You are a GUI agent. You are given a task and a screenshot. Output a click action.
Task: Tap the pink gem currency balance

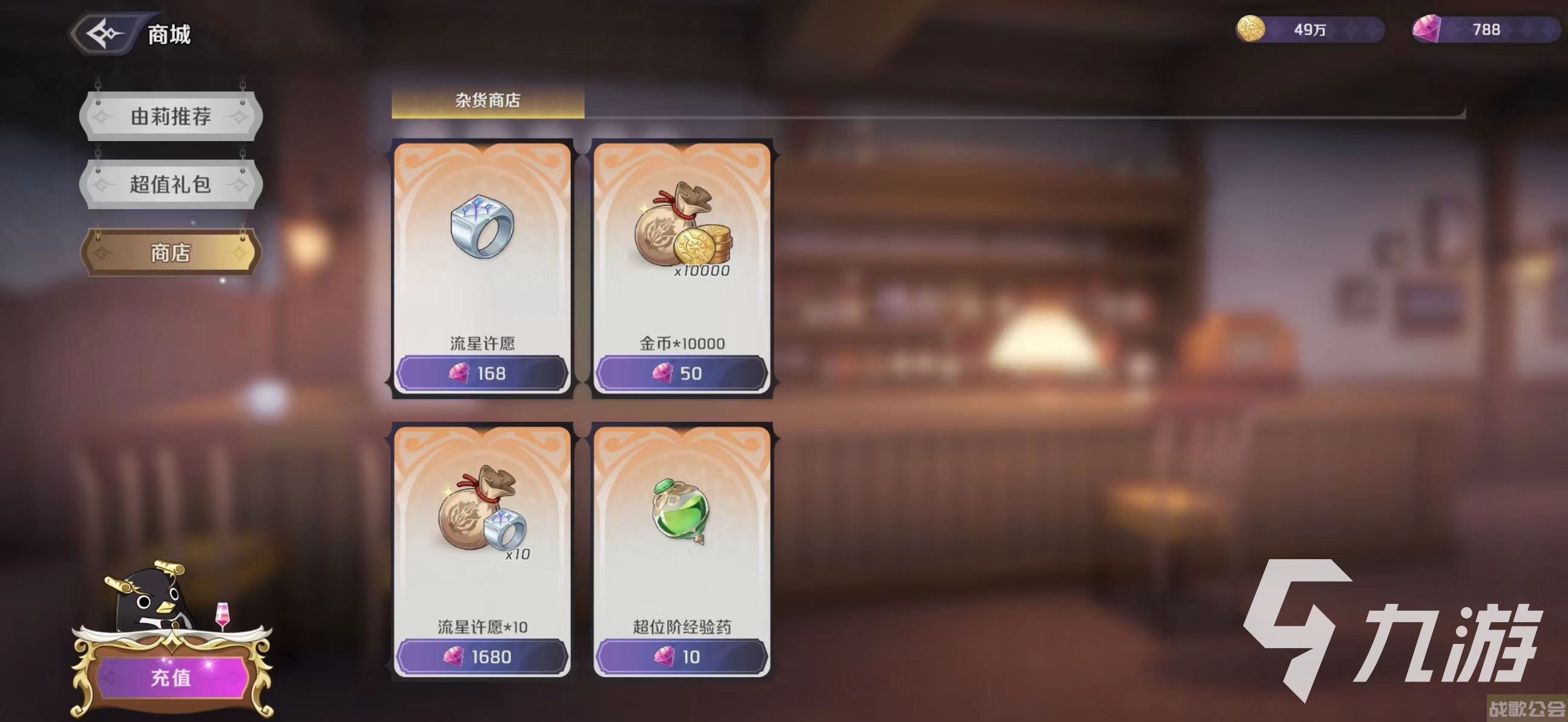coord(1485,29)
